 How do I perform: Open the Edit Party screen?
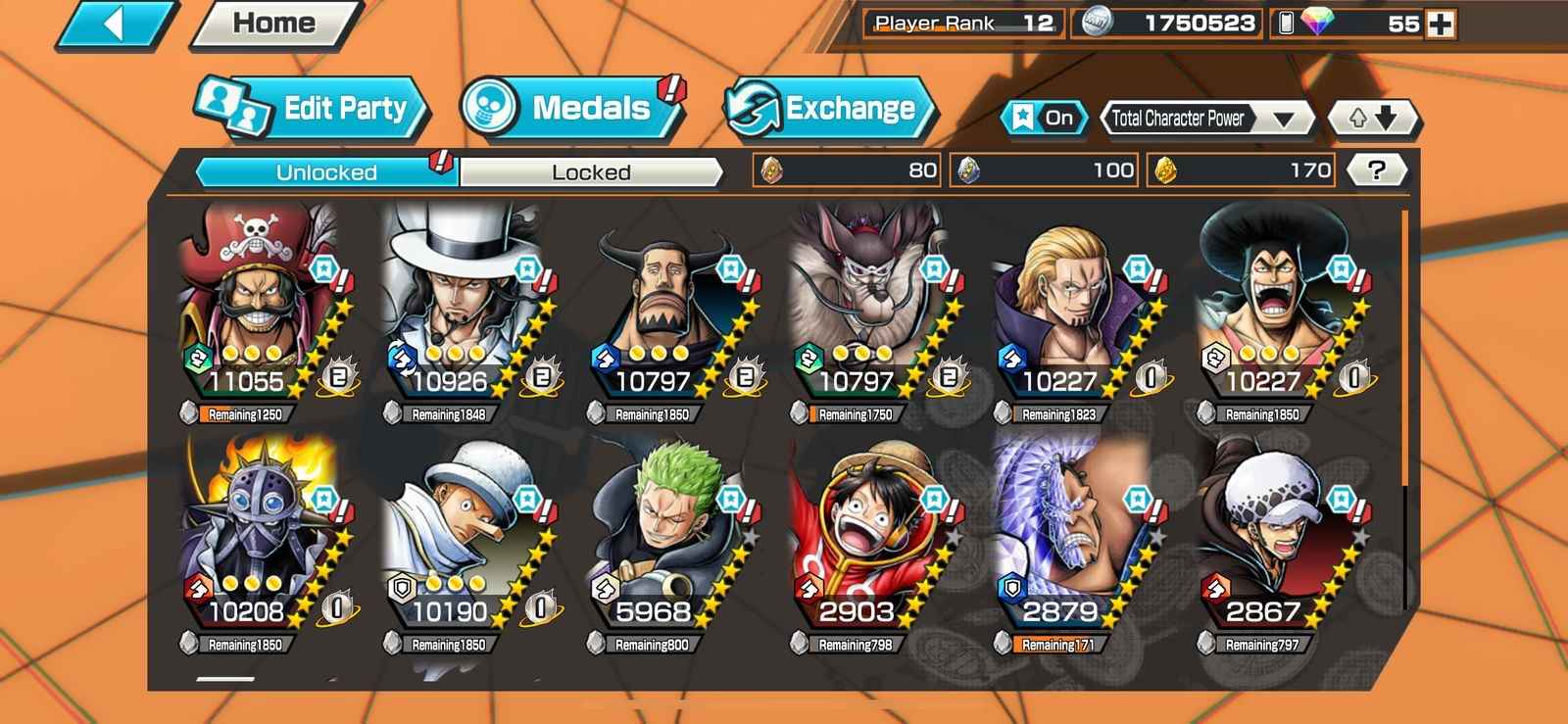(312, 108)
